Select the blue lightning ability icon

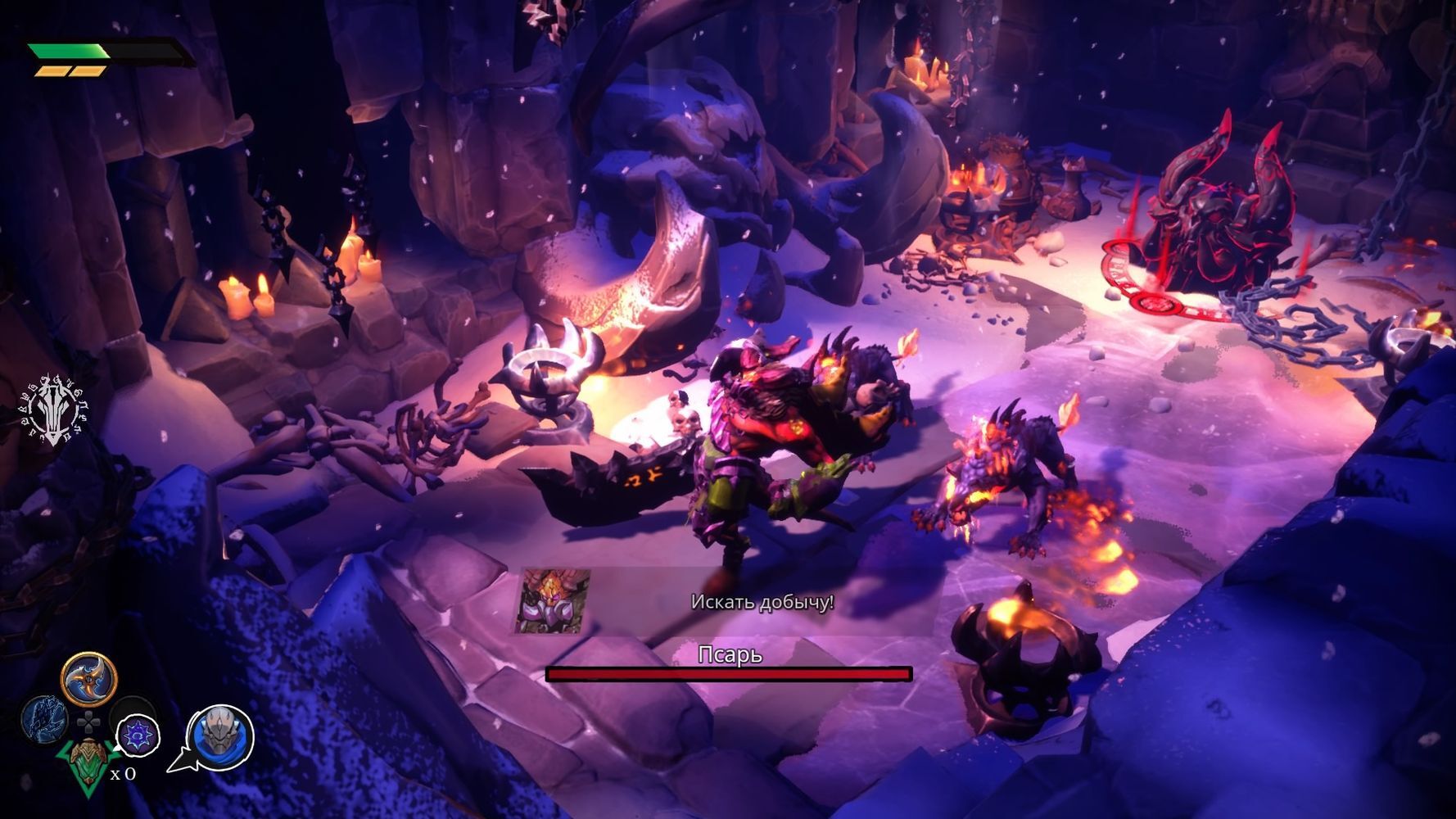pyautogui.click(x=45, y=718)
